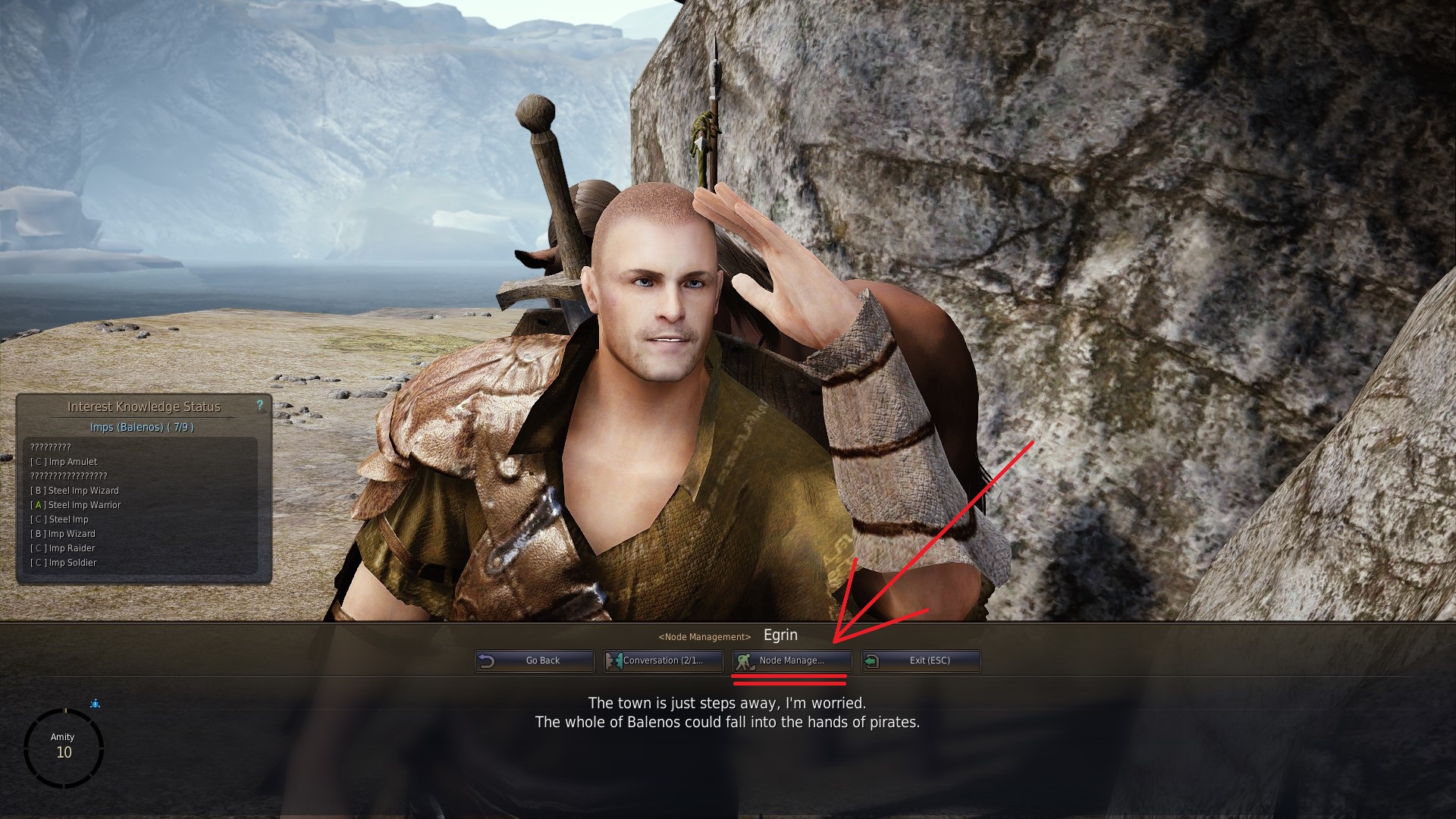
Task: Click the Amity circle gauge
Action: click(x=64, y=748)
